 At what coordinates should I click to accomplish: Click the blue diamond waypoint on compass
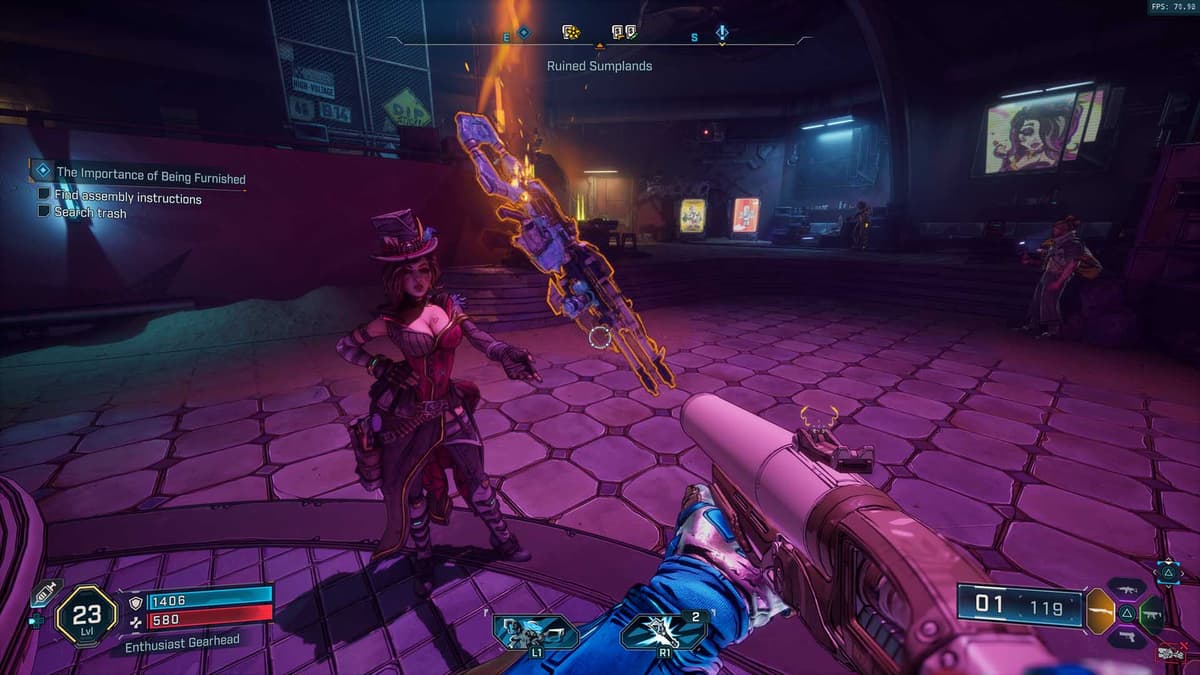(x=523, y=32)
